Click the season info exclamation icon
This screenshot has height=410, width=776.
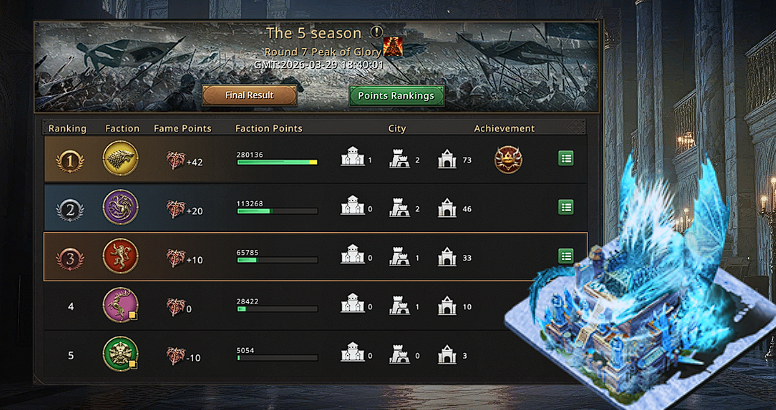[376, 32]
